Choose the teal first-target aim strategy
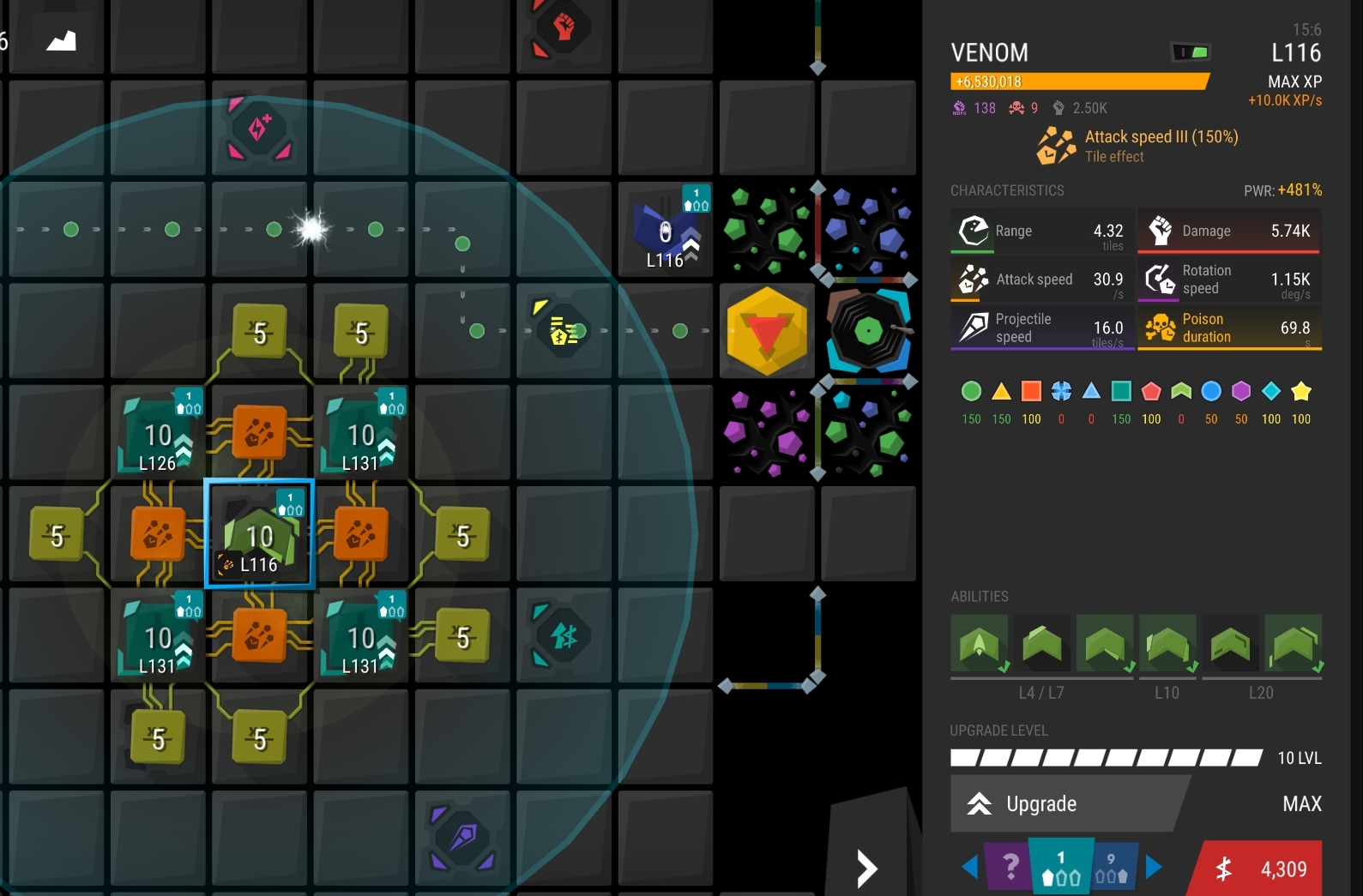 (1061, 867)
